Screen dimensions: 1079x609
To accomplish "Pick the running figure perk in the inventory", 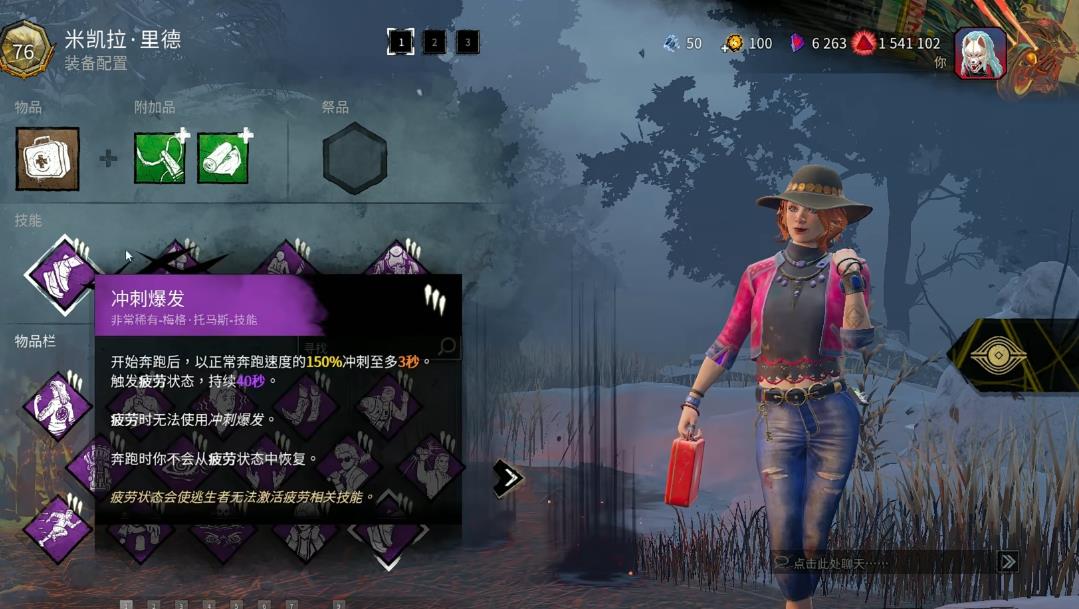I will click(57, 527).
